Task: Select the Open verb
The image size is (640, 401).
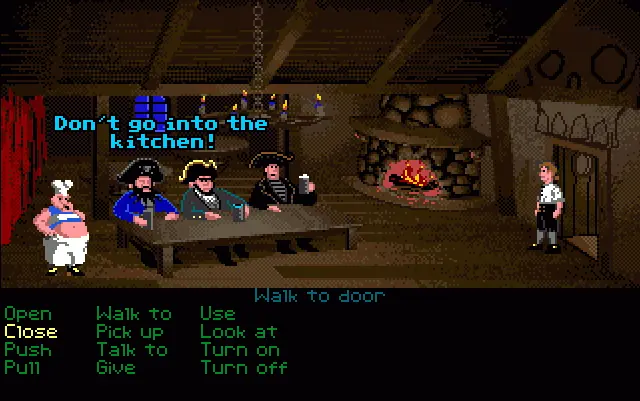Action: pyautogui.click(x=27, y=314)
